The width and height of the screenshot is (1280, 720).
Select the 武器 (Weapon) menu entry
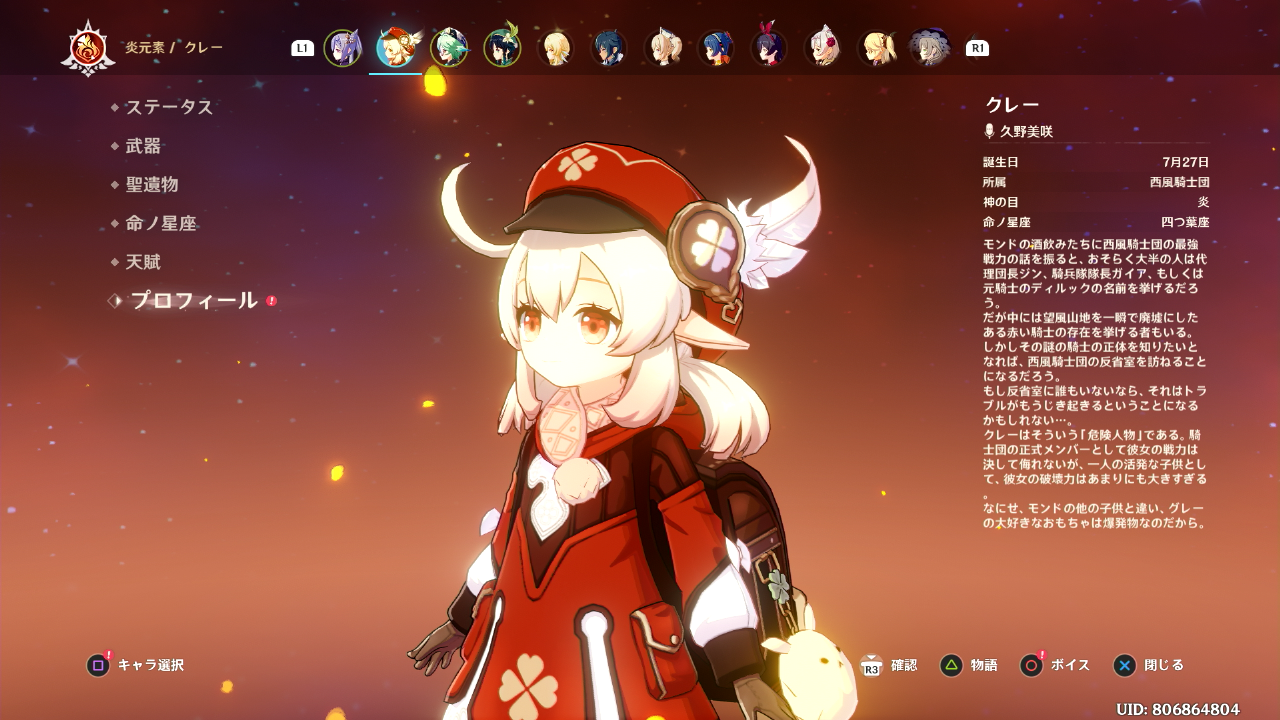(143, 146)
